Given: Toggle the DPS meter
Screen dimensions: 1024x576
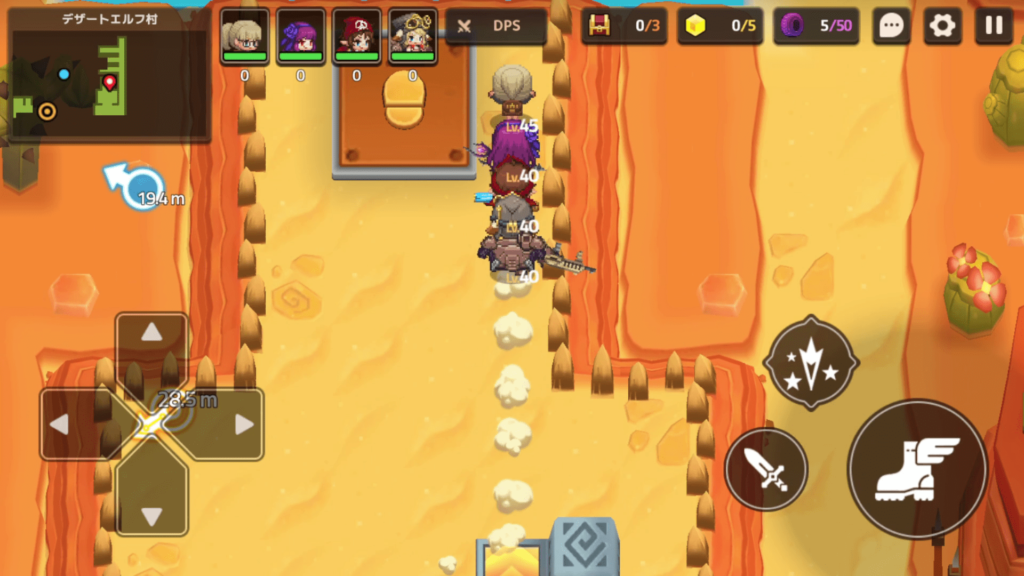Looking at the screenshot, I should tap(496, 26).
